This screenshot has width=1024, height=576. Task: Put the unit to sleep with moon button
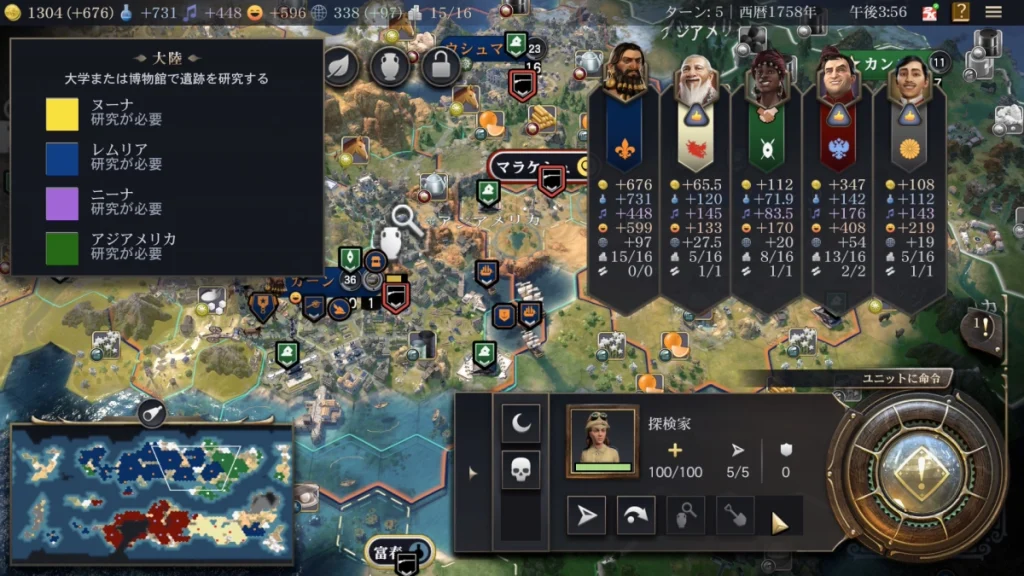point(521,424)
